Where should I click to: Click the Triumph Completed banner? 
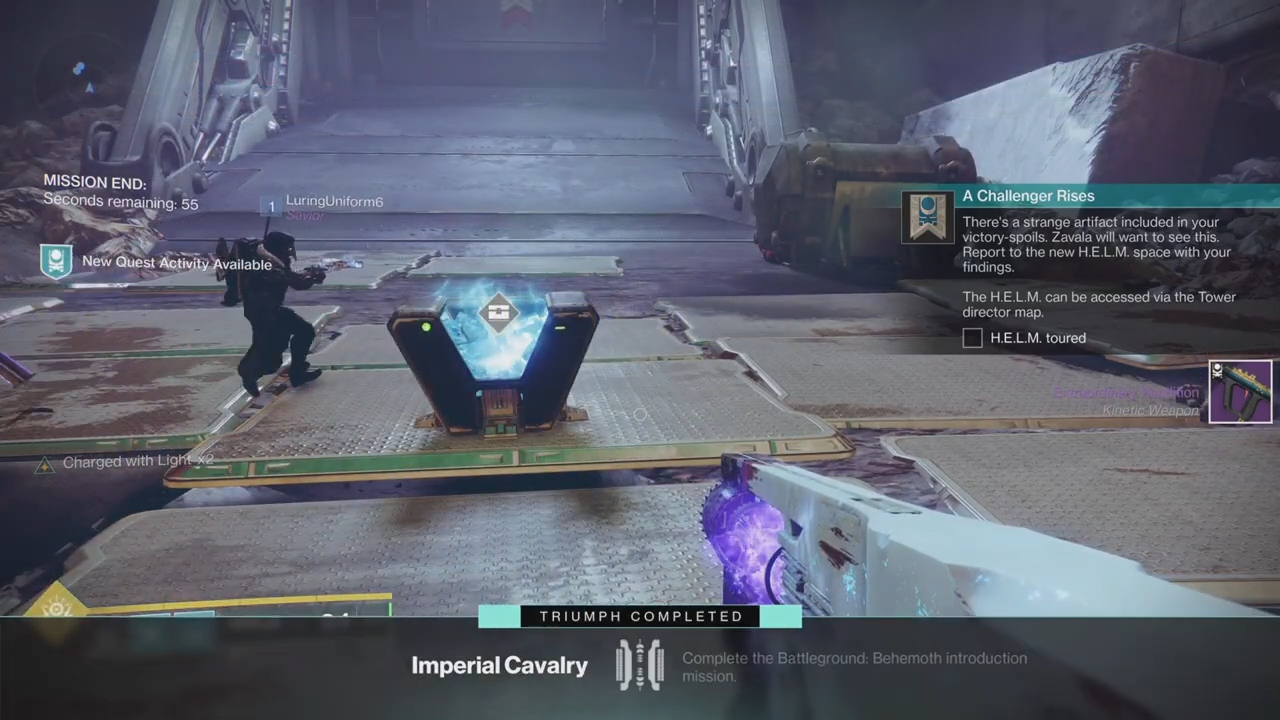tap(640, 616)
